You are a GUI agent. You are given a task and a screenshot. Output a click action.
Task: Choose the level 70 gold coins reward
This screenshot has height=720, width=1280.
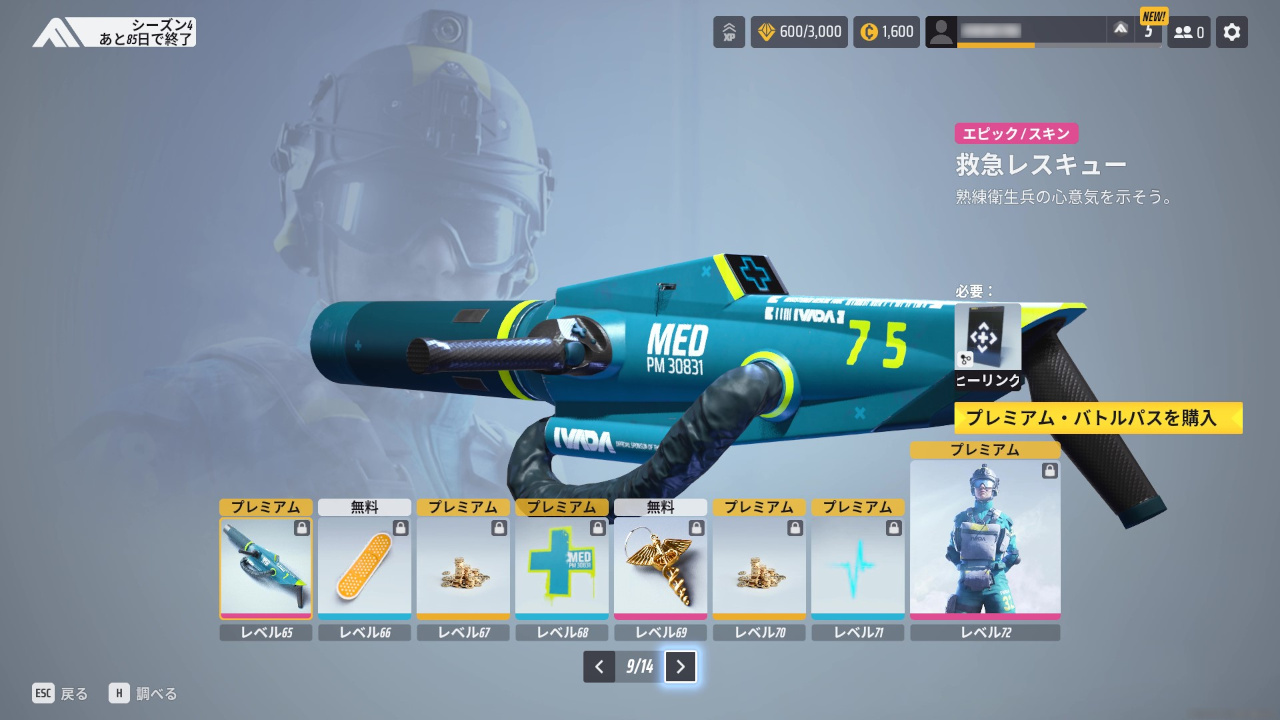click(x=759, y=568)
